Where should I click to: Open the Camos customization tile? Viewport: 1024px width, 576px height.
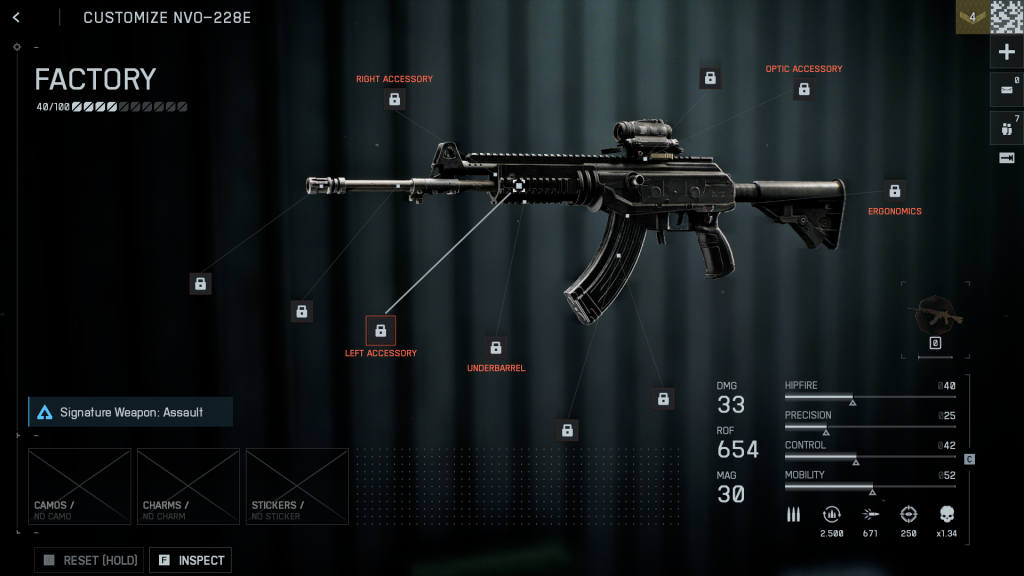point(80,486)
